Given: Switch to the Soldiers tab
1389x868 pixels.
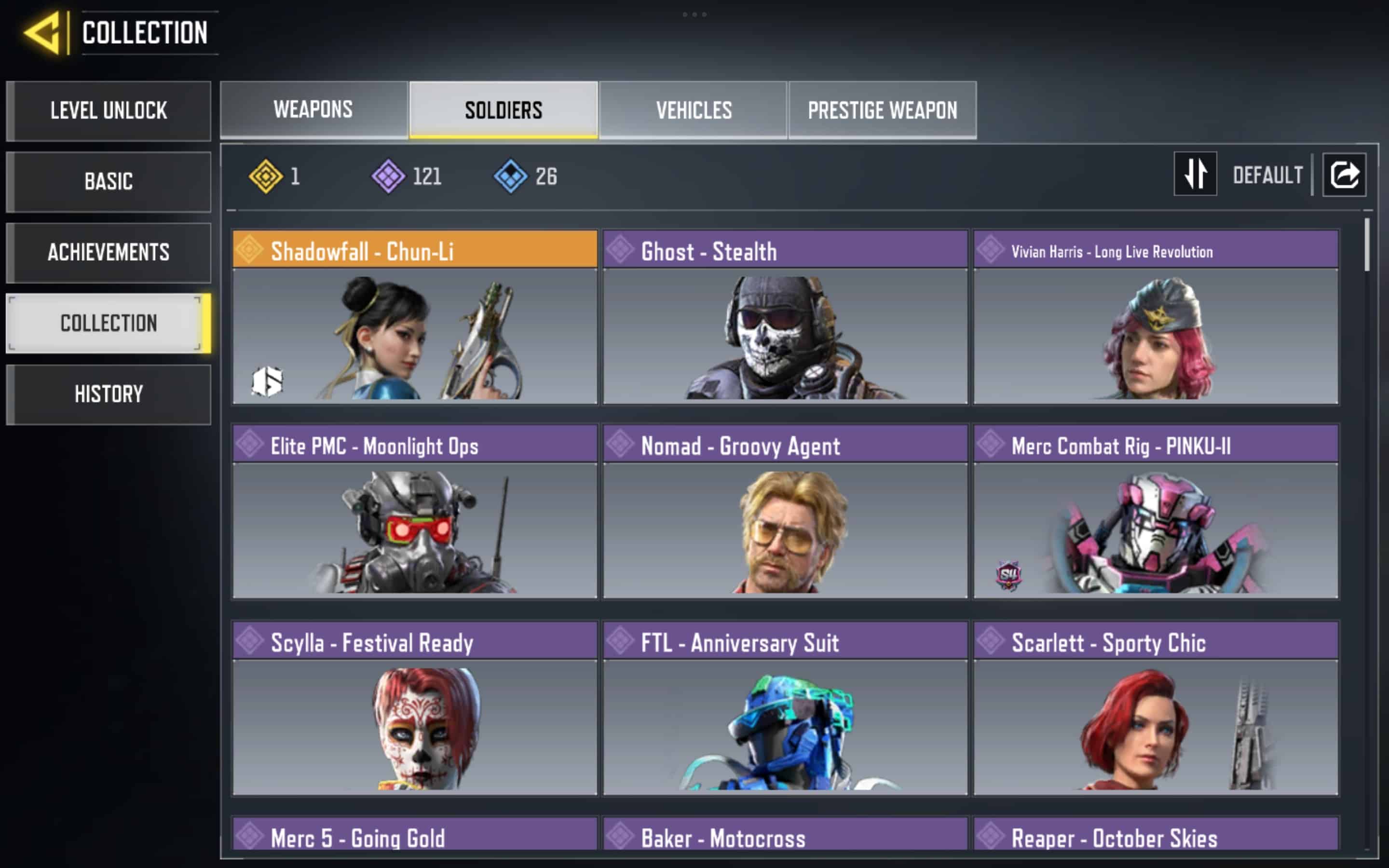Looking at the screenshot, I should pos(504,109).
